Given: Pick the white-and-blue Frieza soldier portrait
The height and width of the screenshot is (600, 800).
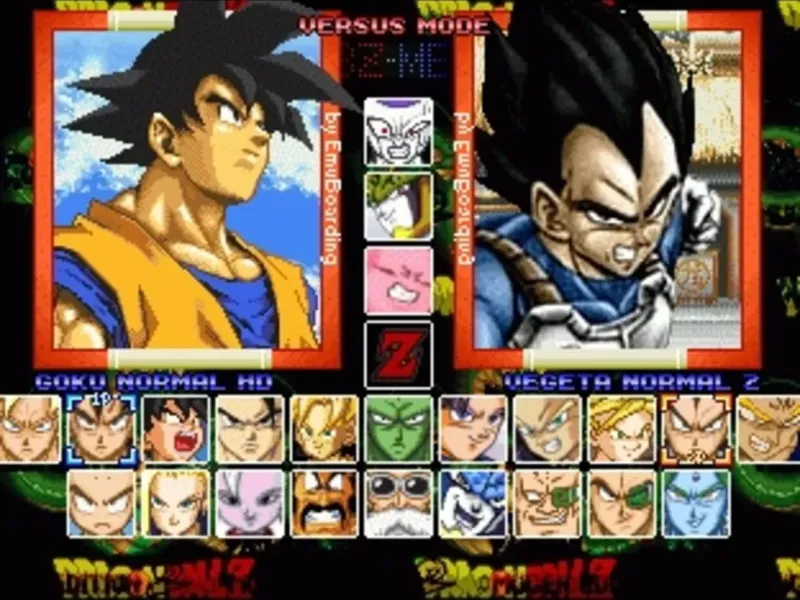Looking at the screenshot, I should coord(473,503).
